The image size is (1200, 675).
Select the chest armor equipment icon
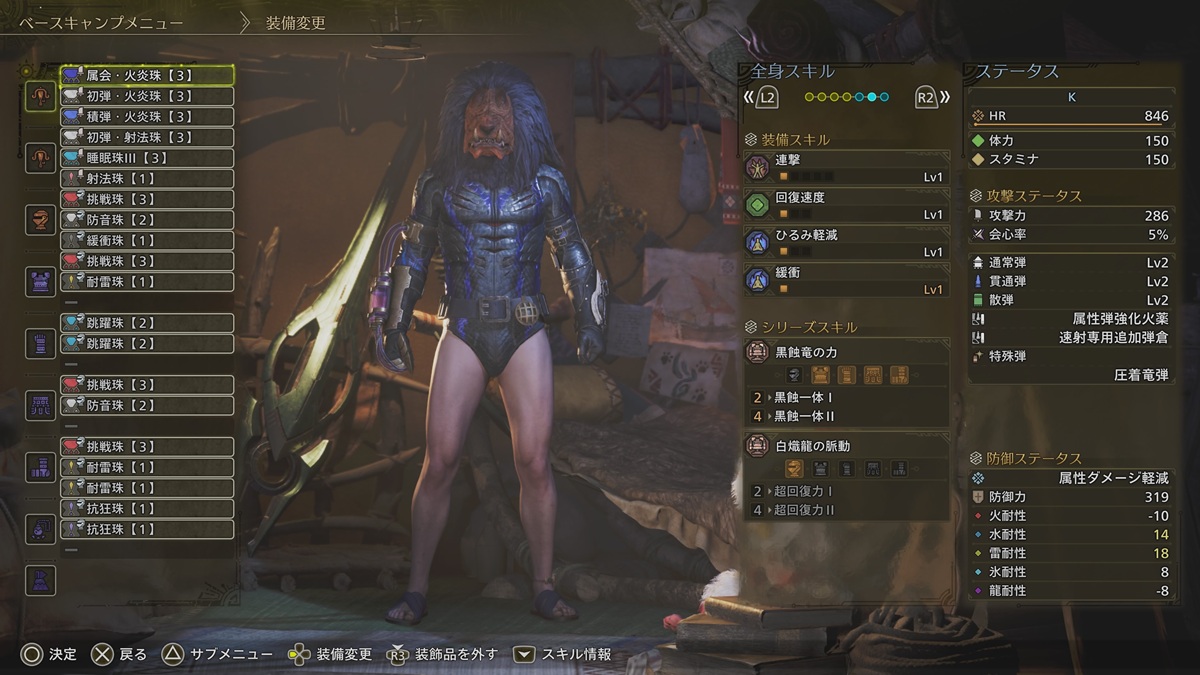click(x=40, y=281)
